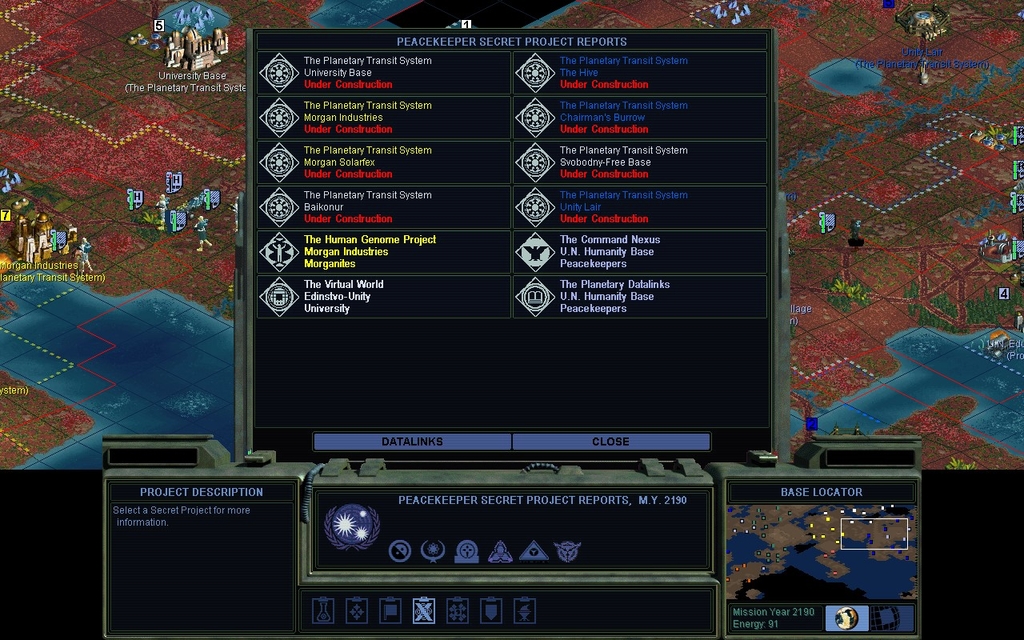This screenshot has height=640, width=1024.
Task: Select Baikonur Planetary Transit System entry
Action: [x=384, y=207]
